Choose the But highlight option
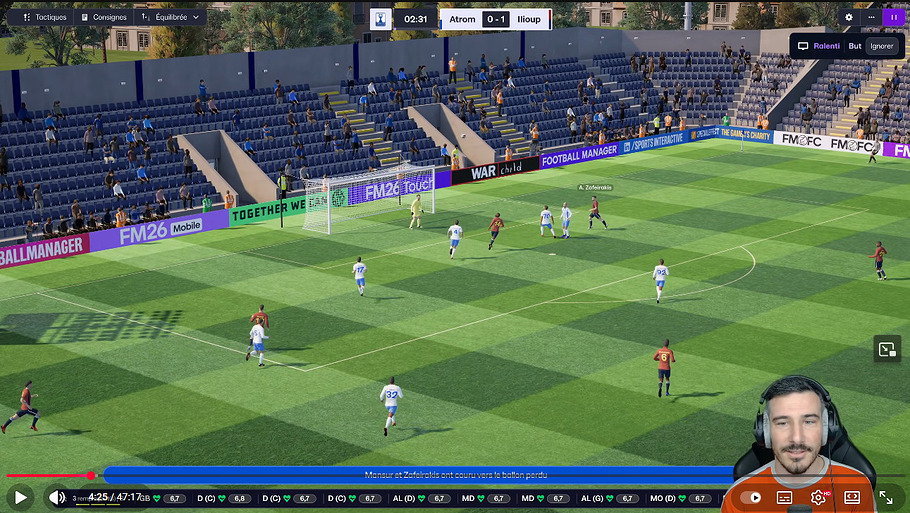Screen dimensions: 910x513 (x=855, y=45)
